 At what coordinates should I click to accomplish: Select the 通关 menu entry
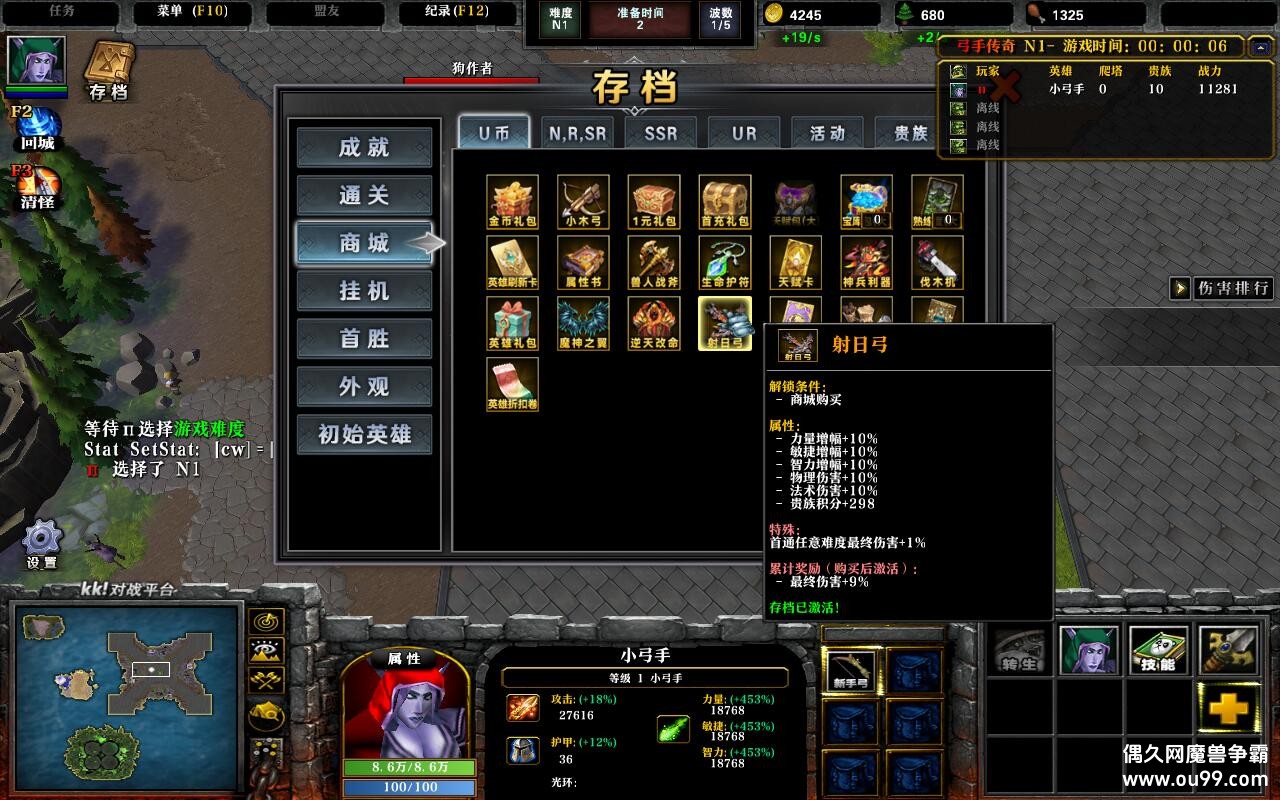364,196
